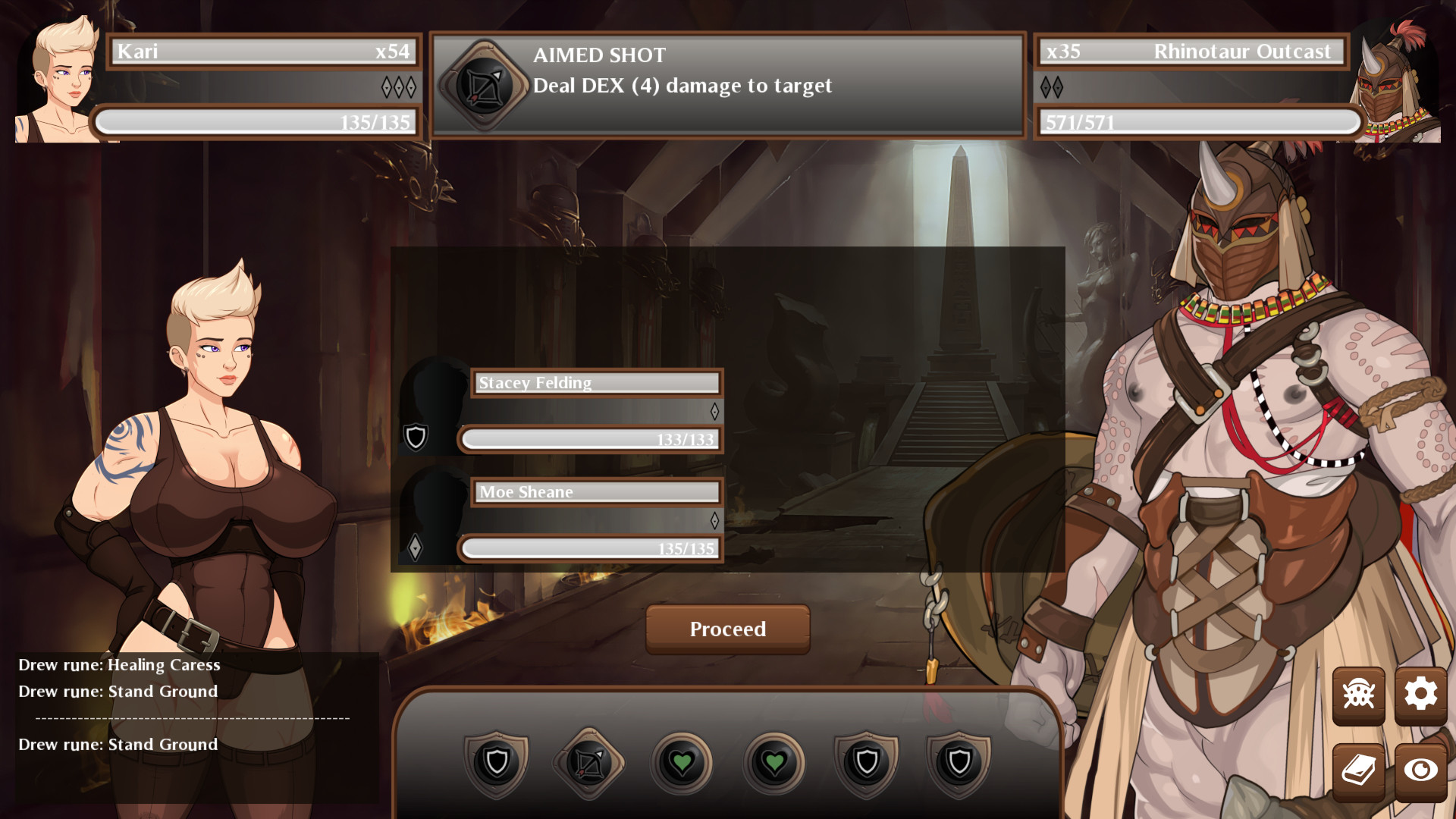Screen dimensions: 1456x819
Task: Click Kari's green health bar
Action: (256, 121)
